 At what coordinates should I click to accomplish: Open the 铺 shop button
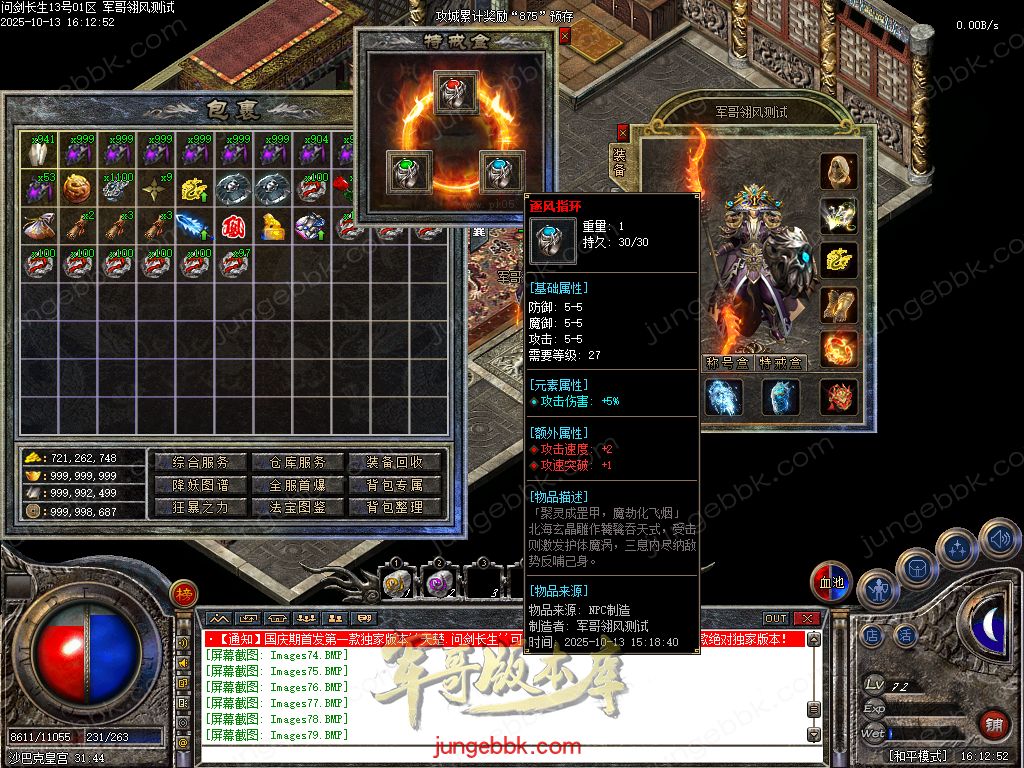994,725
